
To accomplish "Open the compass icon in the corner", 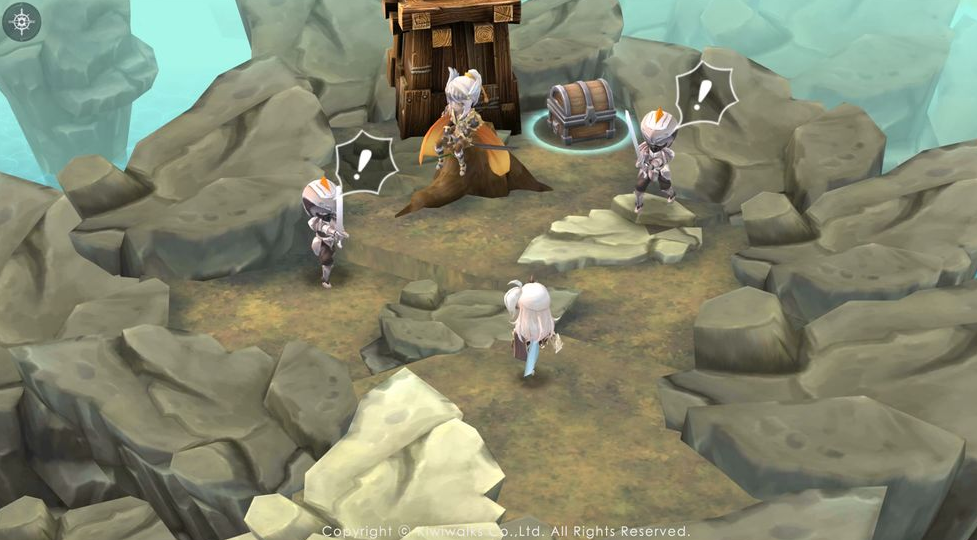I will point(21,21).
